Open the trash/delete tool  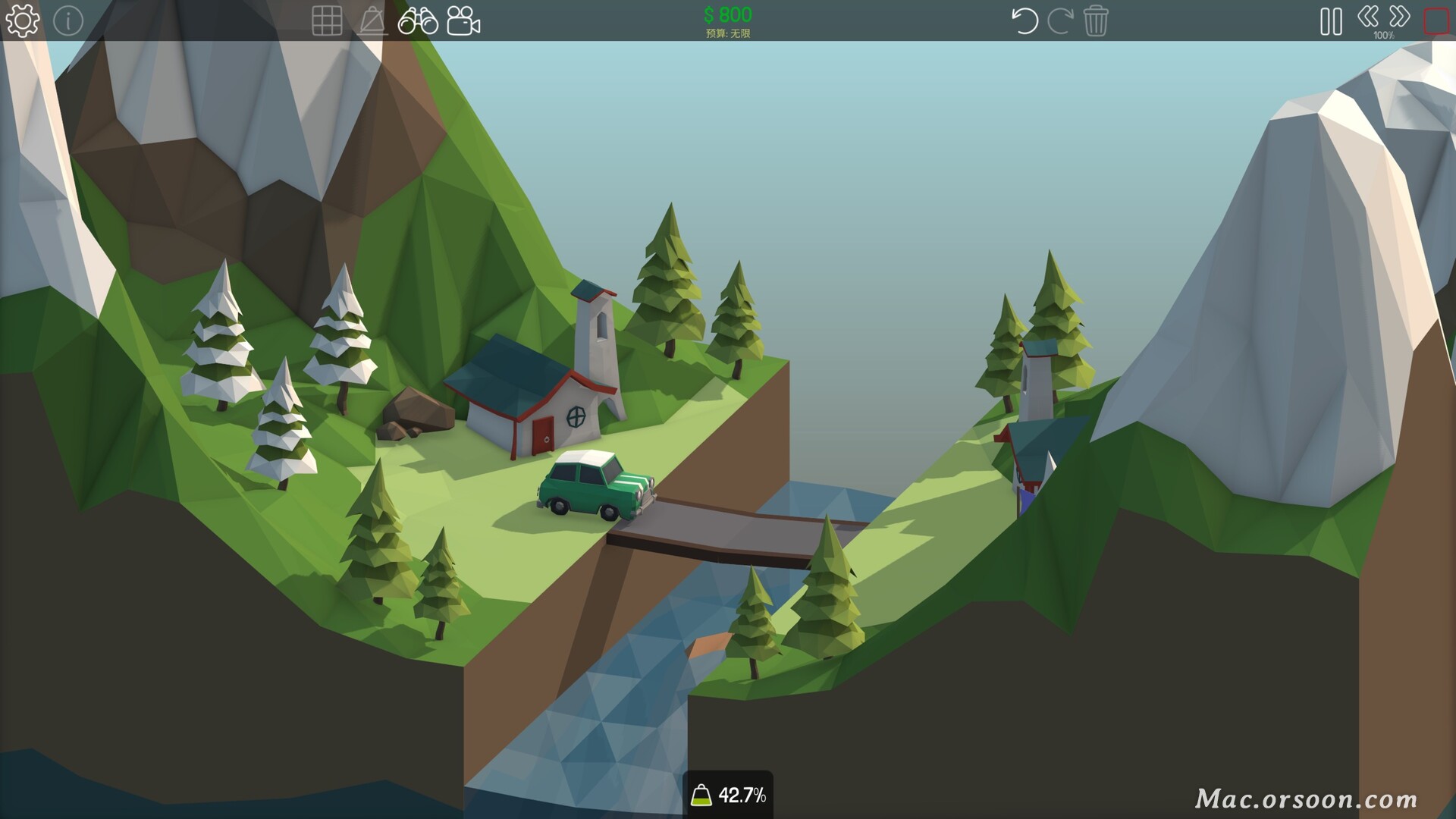[1097, 22]
